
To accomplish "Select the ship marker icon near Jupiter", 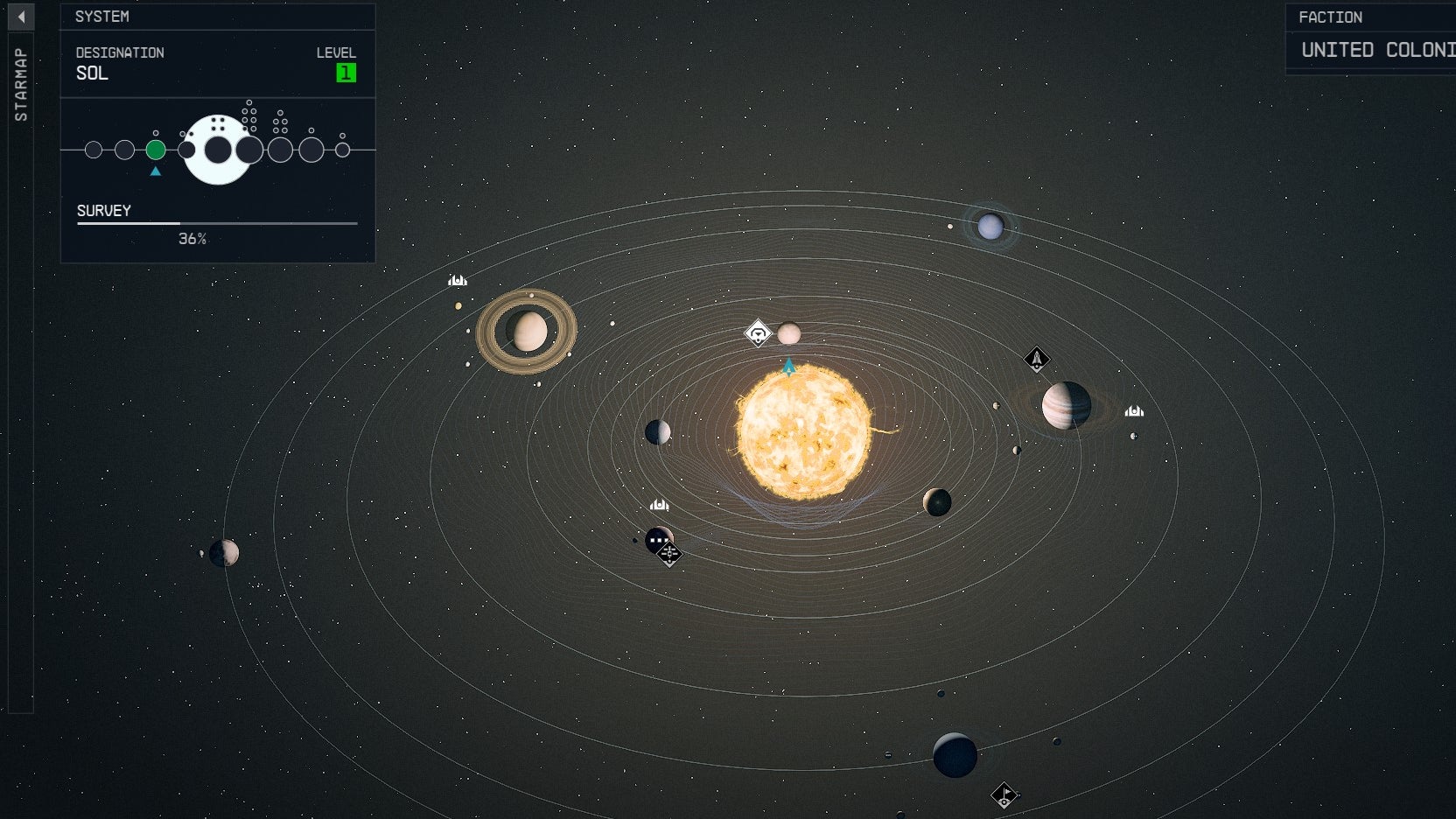I will pos(1036,358).
